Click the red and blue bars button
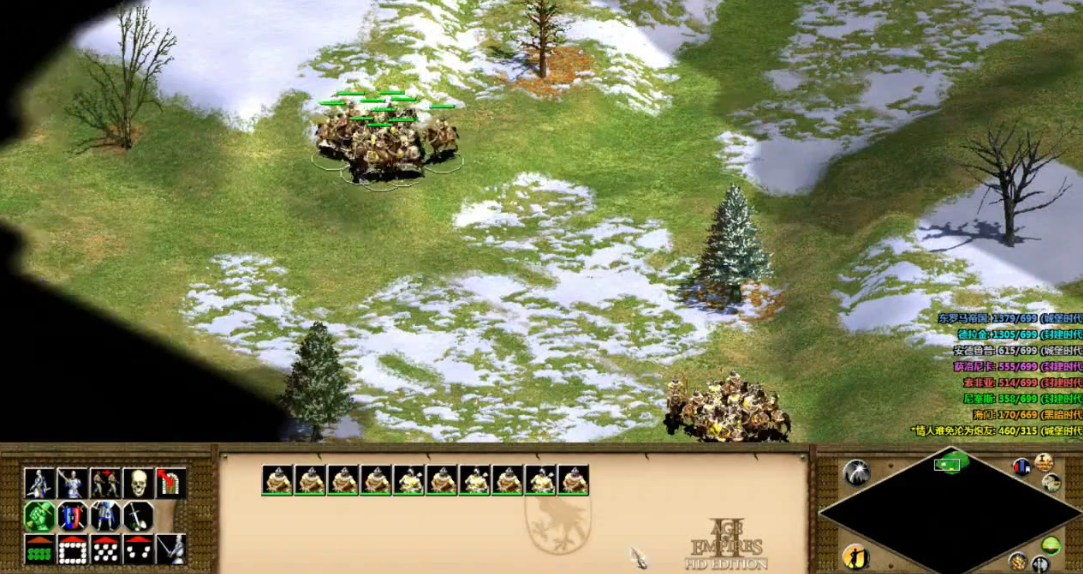Image resolution: width=1083 pixels, height=574 pixels. tap(1021, 467)
